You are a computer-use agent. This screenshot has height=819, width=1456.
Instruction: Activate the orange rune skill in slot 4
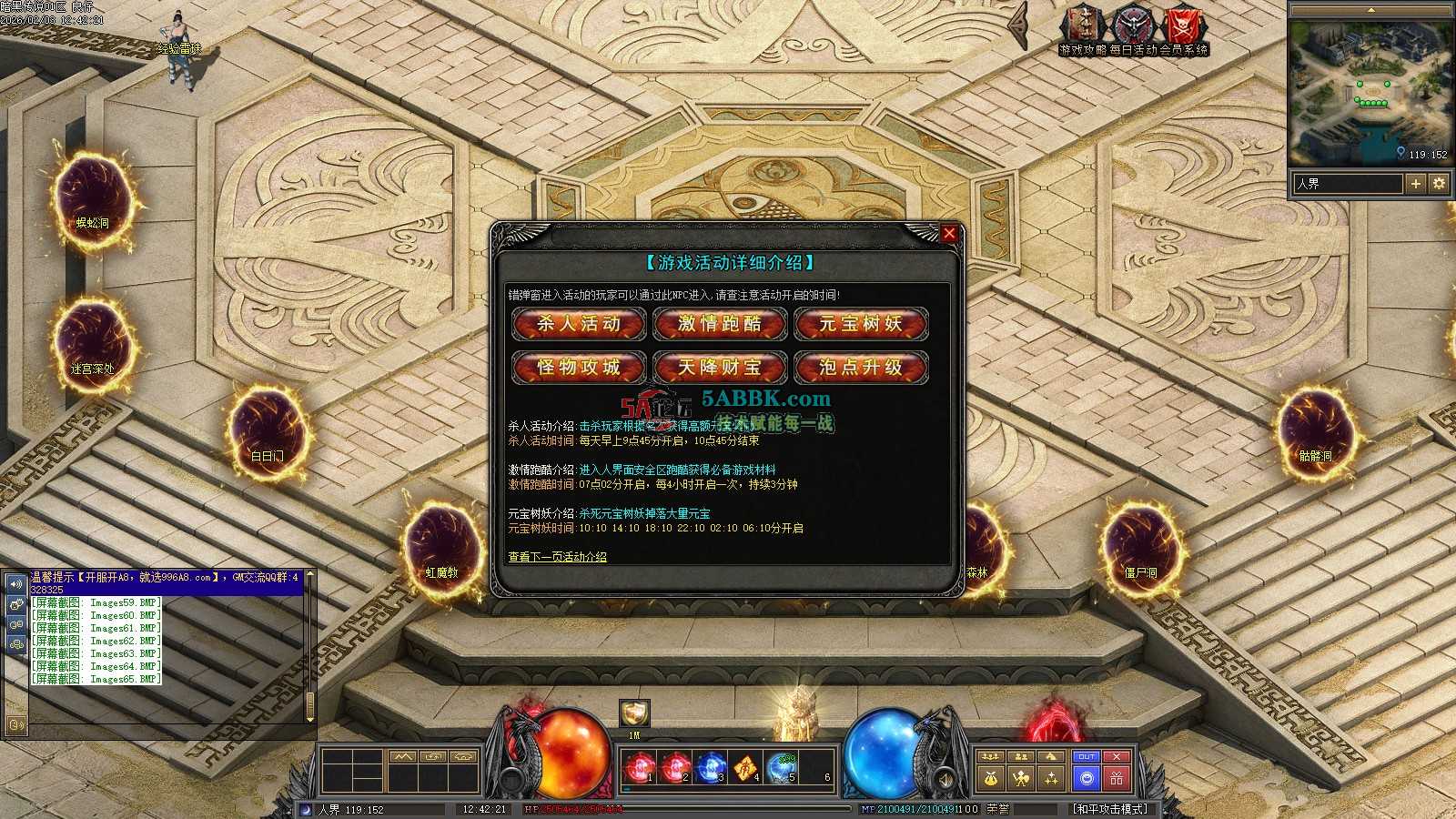pyautogui.click(x=745, y=769)
